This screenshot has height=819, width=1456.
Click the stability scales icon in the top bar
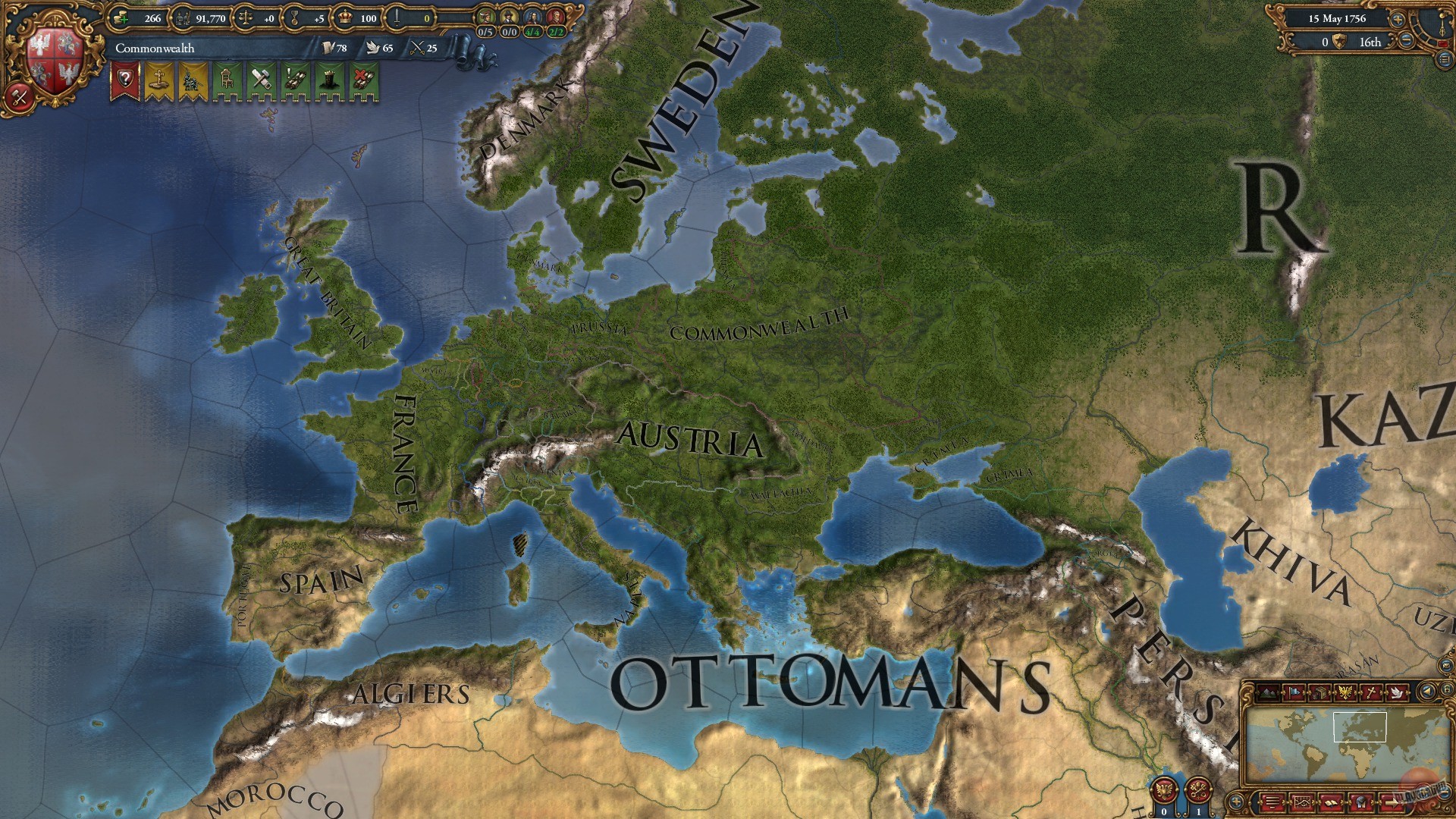tap(244, 19)
